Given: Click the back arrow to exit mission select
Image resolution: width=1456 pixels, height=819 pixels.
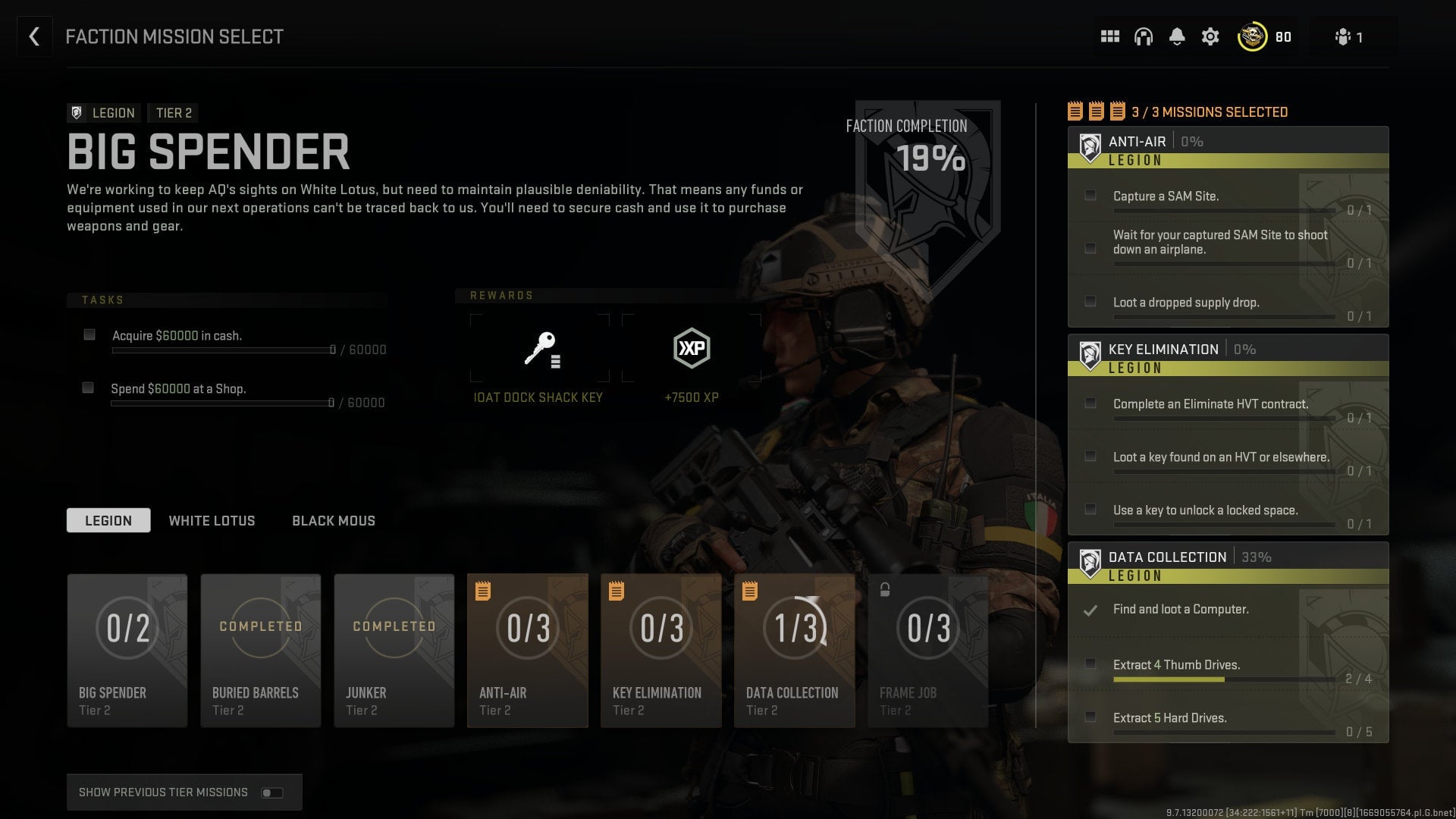Looking at the screenshot, I should coord(34,36).
